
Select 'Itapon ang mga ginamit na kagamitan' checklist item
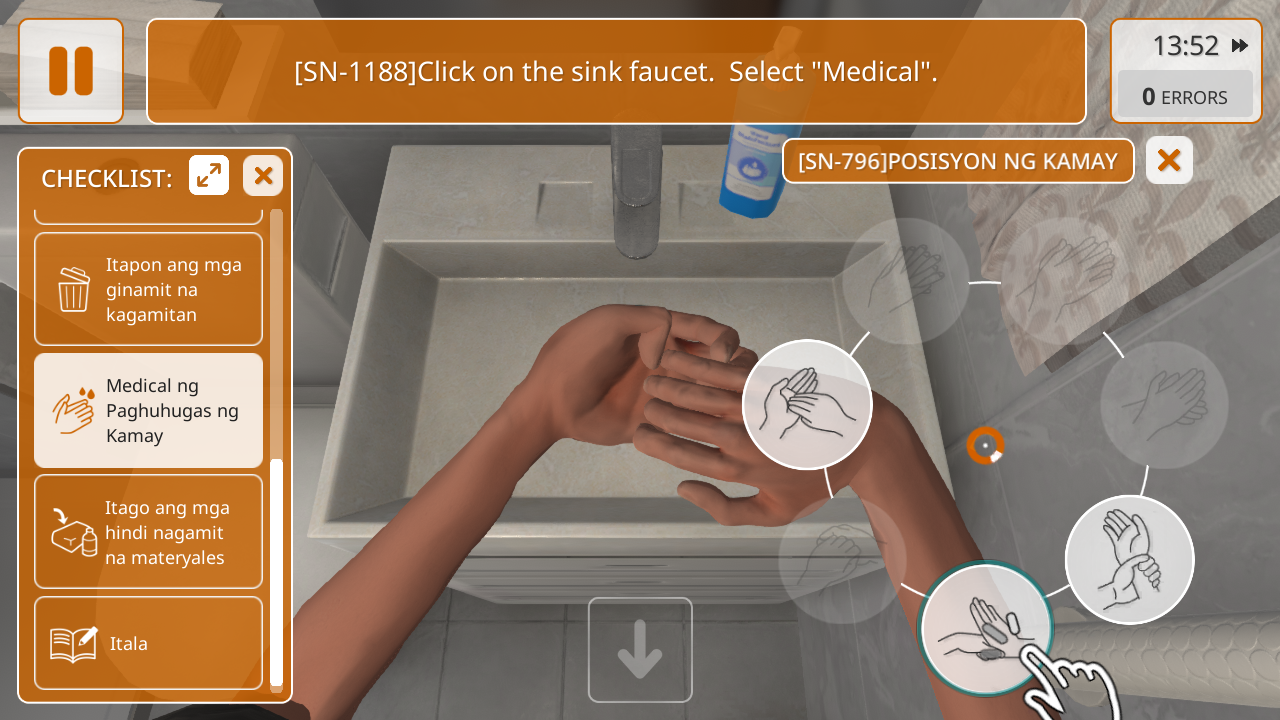coord(148,290)
